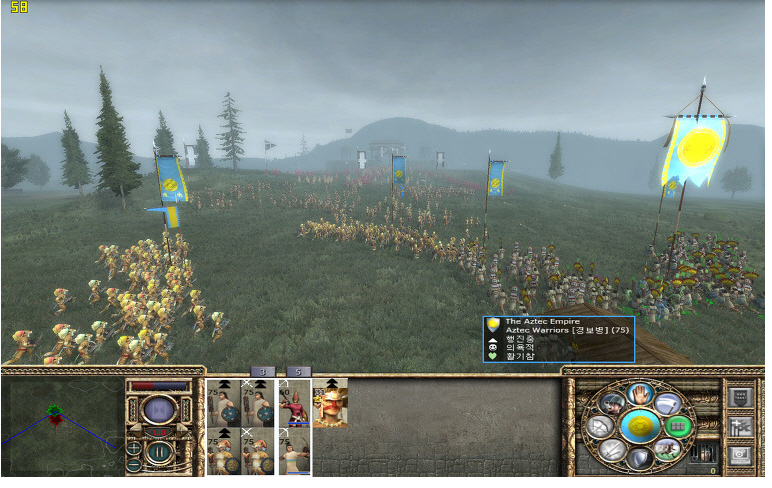
Task: Select the white-clad archer unit card
Action: point(295,451)
